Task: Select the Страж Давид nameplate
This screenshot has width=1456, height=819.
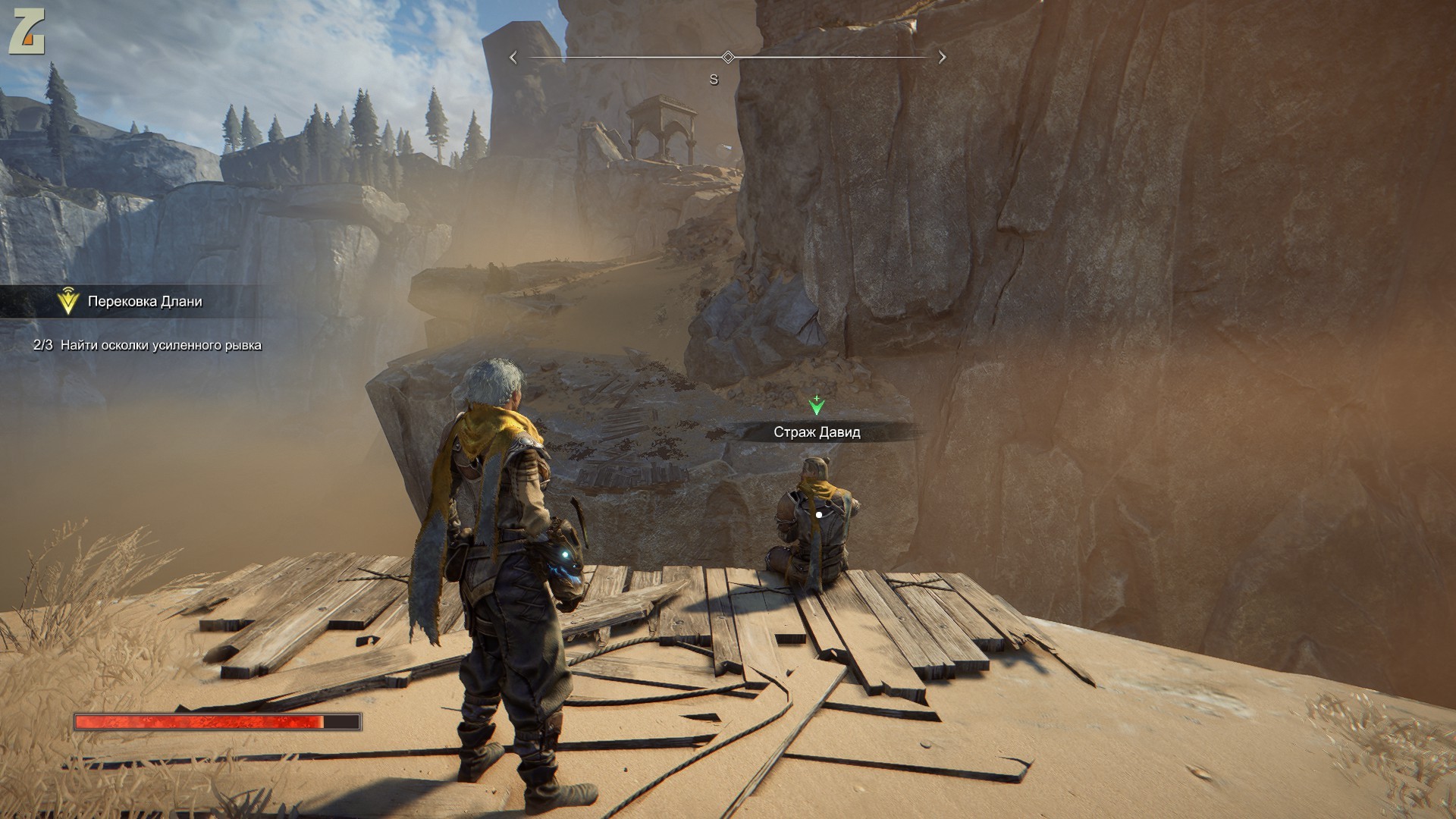Action: 817,432
